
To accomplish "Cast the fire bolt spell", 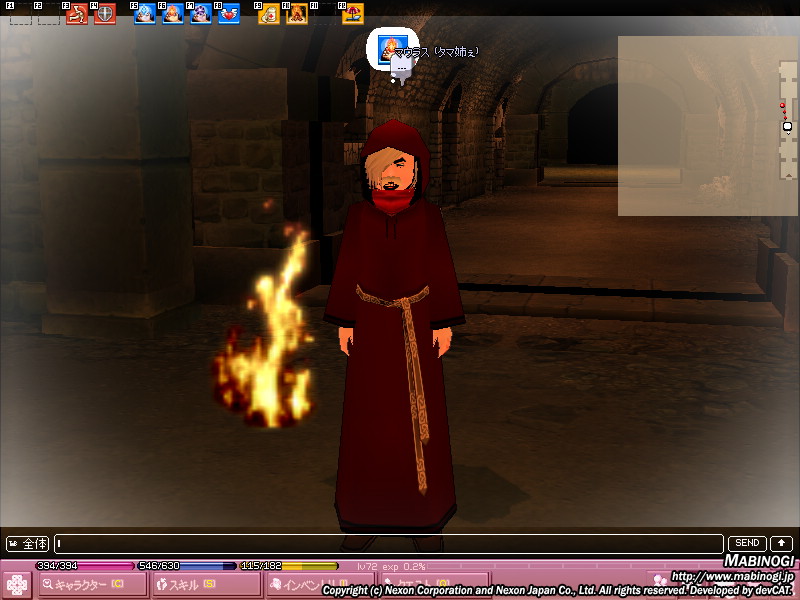I will pyautogui.click(x=173, y=14).
